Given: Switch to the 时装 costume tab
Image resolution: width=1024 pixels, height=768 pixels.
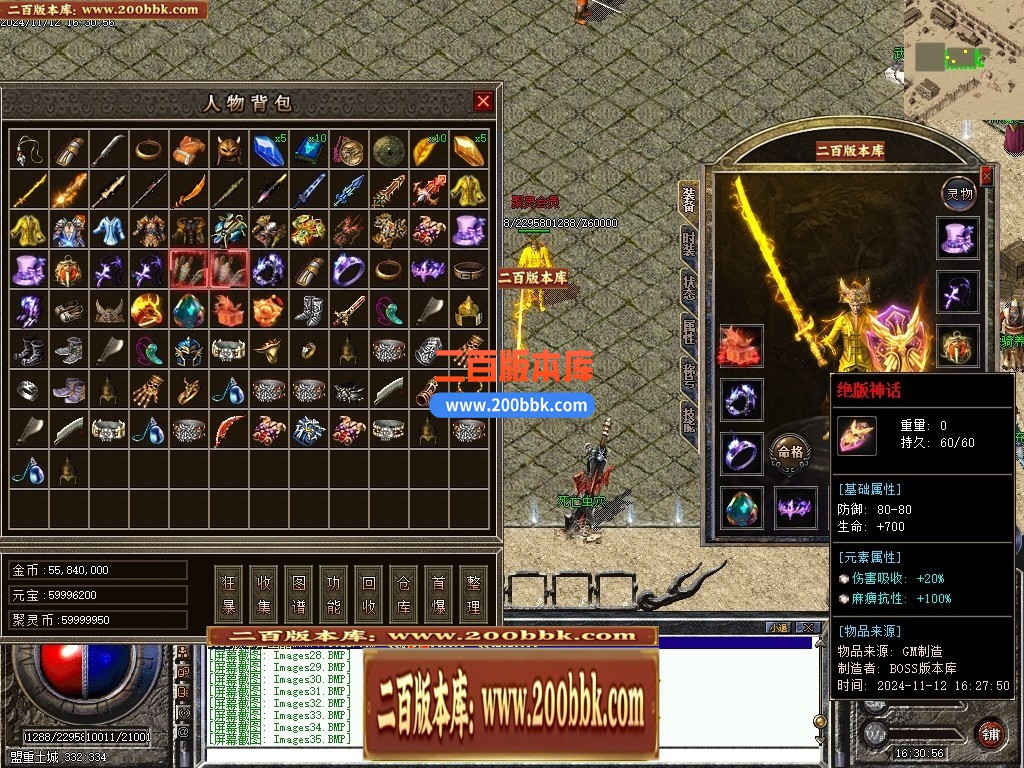Looking at the screenshot, I should pyautogui.click(x=689, y=243).
